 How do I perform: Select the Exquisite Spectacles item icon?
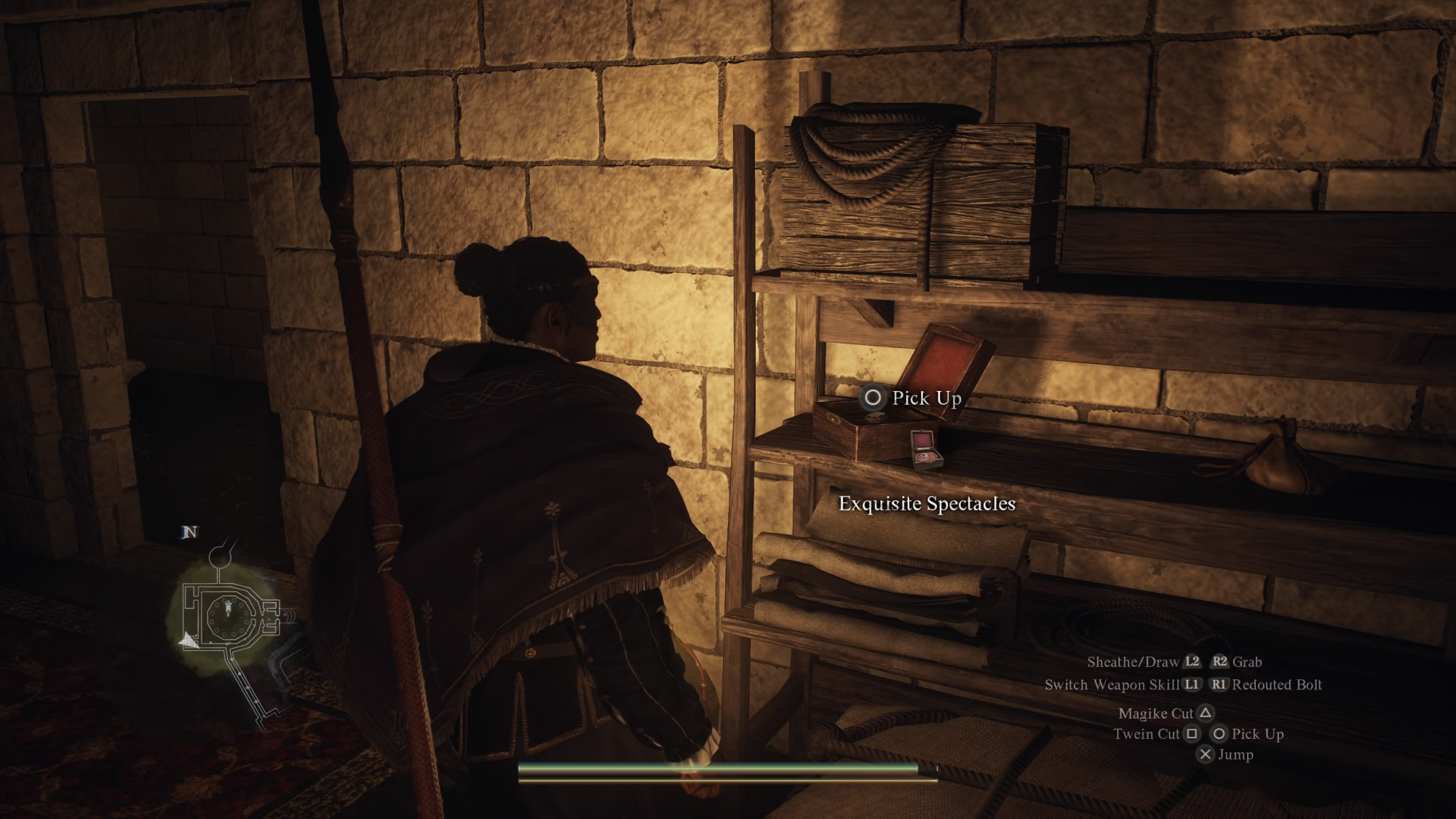click(x=926, y=448)
